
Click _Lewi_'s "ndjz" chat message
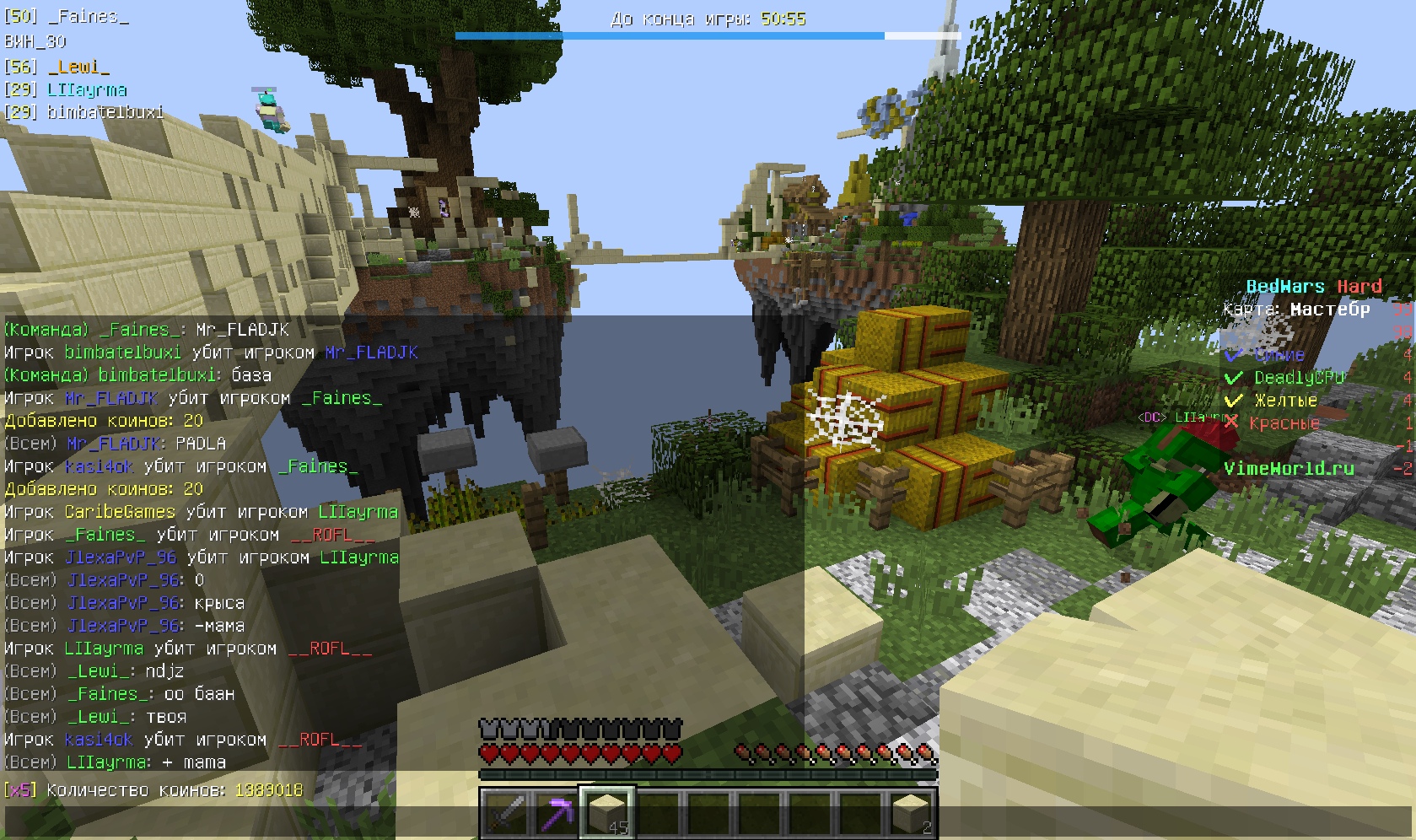point(94,671)
